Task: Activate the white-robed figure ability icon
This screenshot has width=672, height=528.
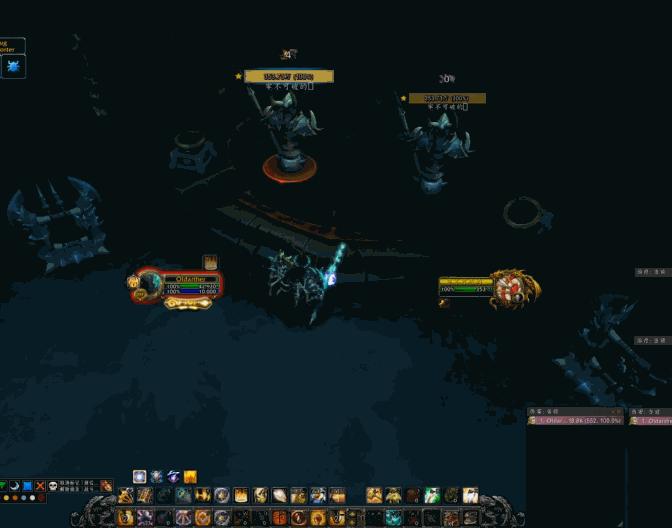Action: [x=470, y=495]
